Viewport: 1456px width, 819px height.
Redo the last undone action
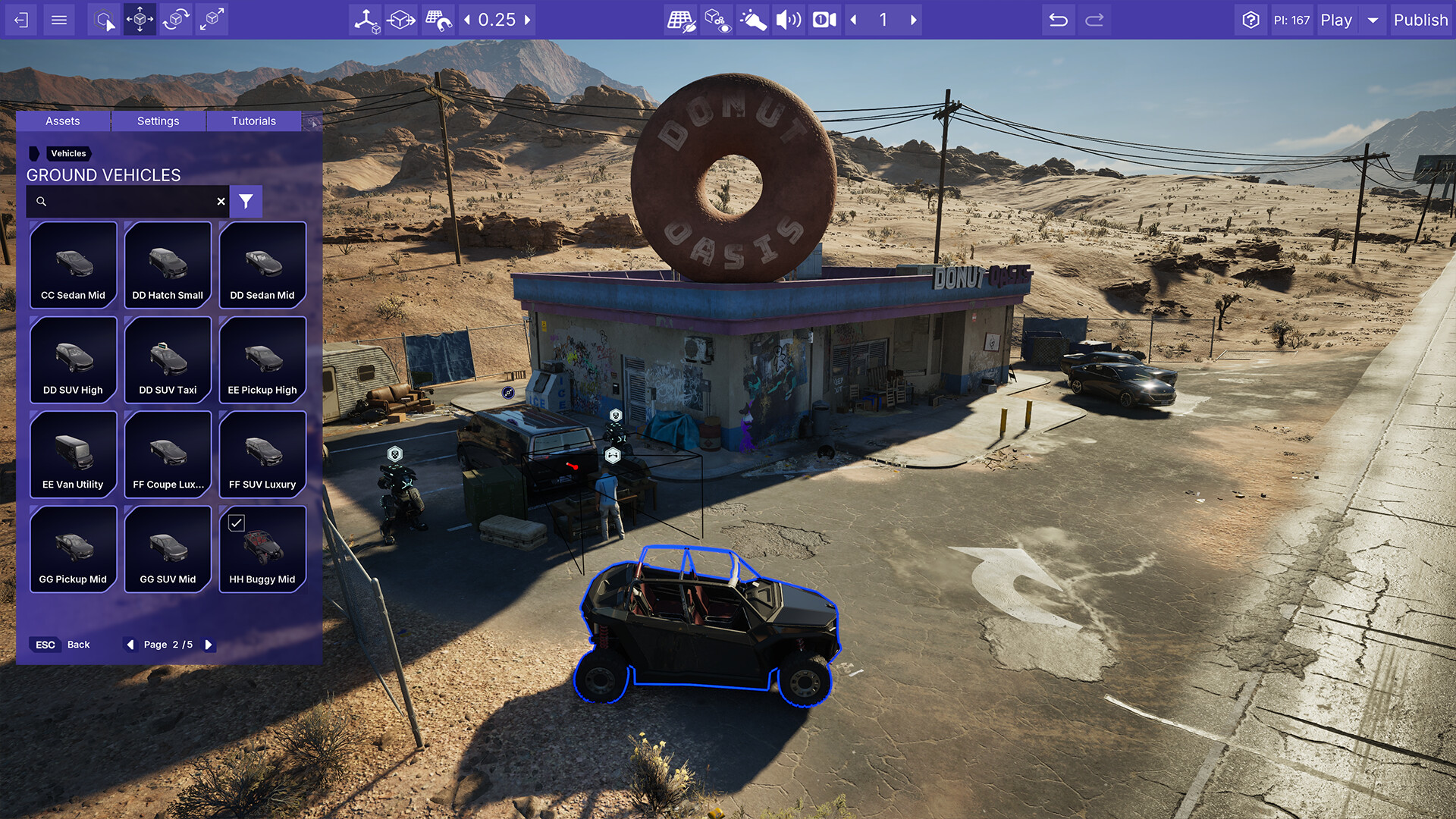[1094, 20]
